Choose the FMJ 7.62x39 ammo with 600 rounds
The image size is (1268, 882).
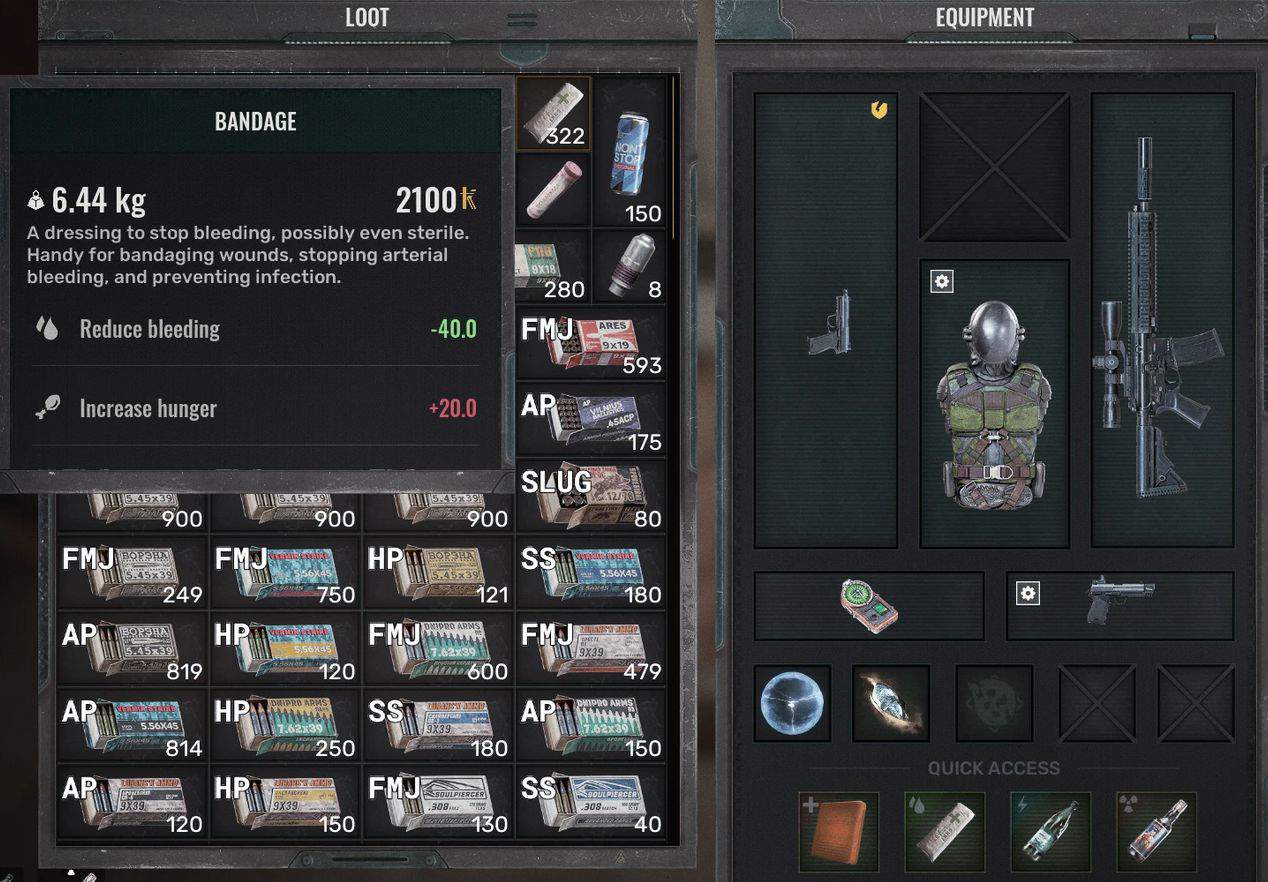tap(439, 649)
